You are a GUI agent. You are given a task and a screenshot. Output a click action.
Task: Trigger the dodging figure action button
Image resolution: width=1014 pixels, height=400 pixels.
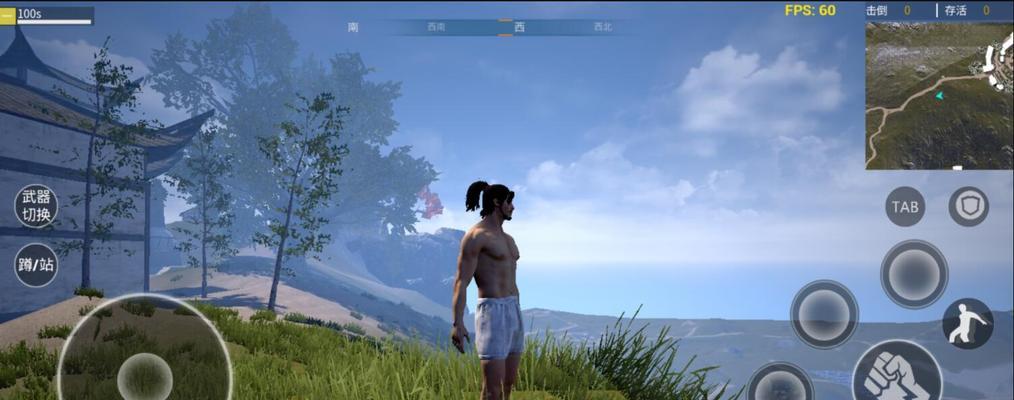point(967,323)
